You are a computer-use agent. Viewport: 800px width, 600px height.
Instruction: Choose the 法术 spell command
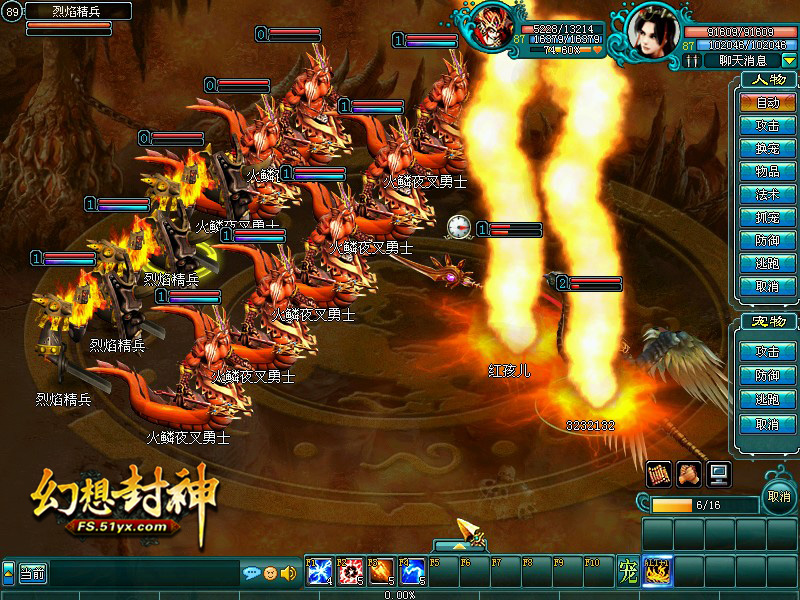pyautogui.click(x=767, y=194)
